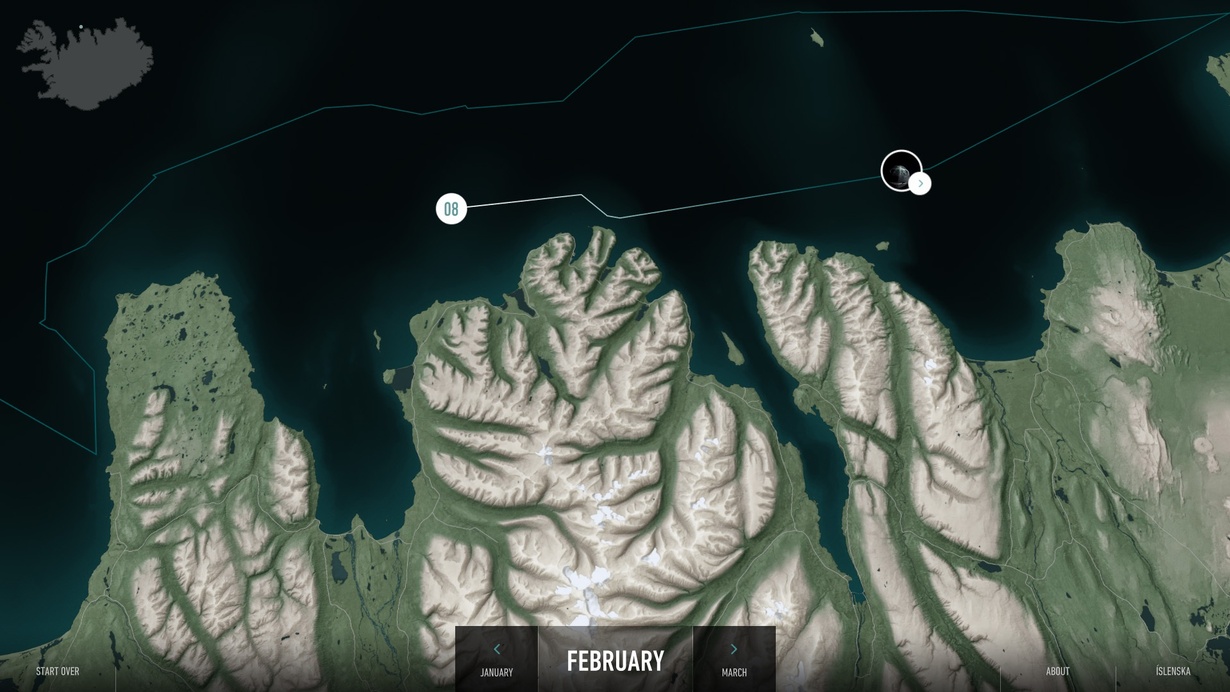Select the 08 date marker
This screenshot has width=1230, height=692.
(x=451, y=209)
